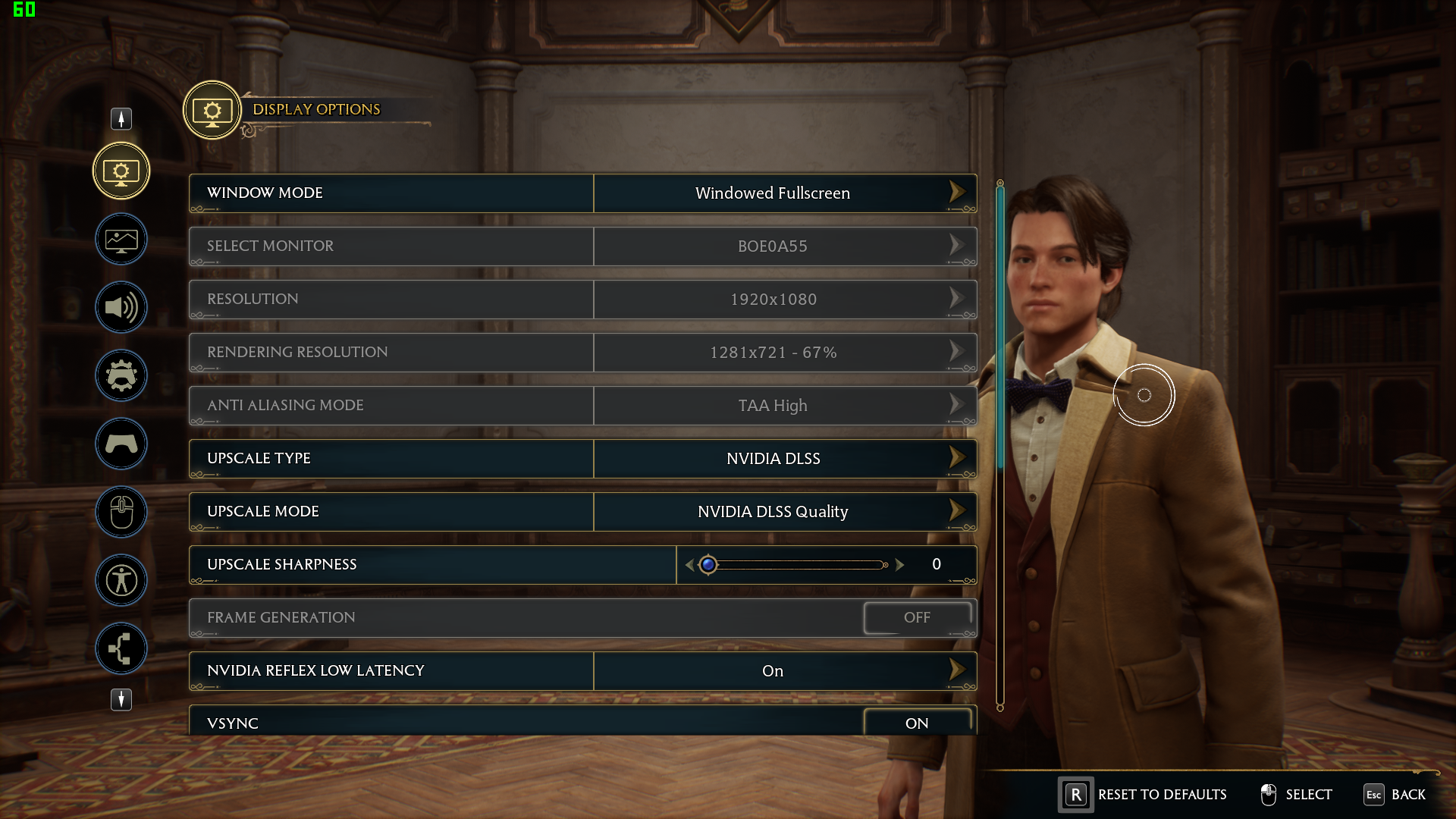Click the sidebar's up arrow button
The height and width of the screenshot is (819, 1456).
click(x=121, y=119)
